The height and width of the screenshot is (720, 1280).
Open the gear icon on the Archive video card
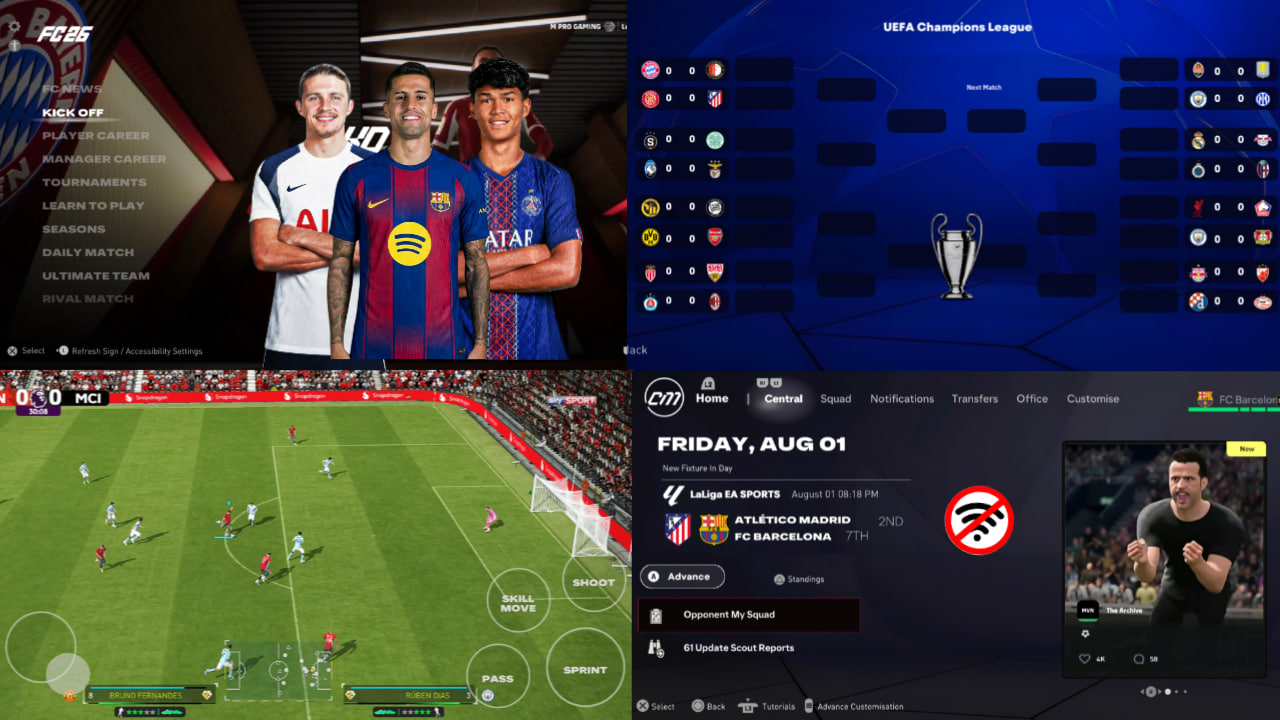[1085, 633]
